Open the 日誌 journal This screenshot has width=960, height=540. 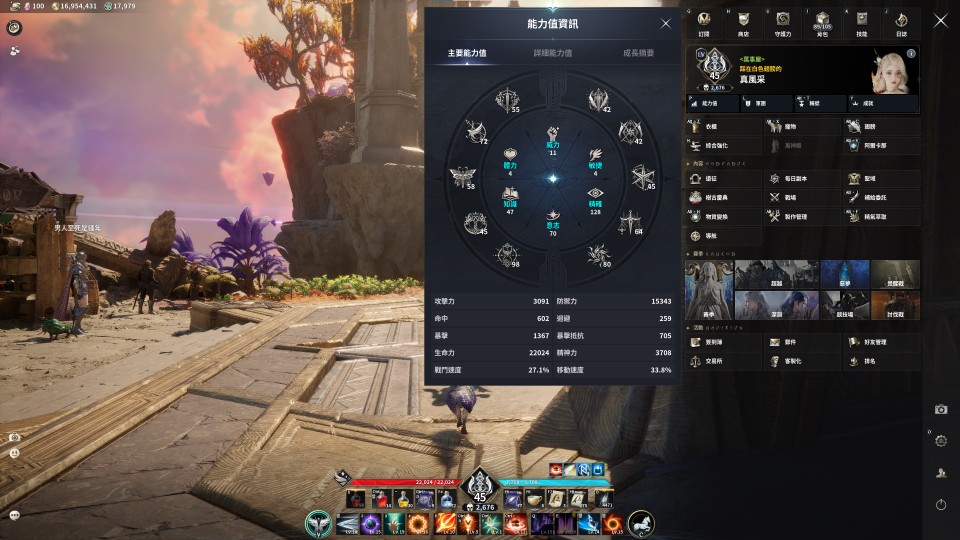click(x=901, y=22)
